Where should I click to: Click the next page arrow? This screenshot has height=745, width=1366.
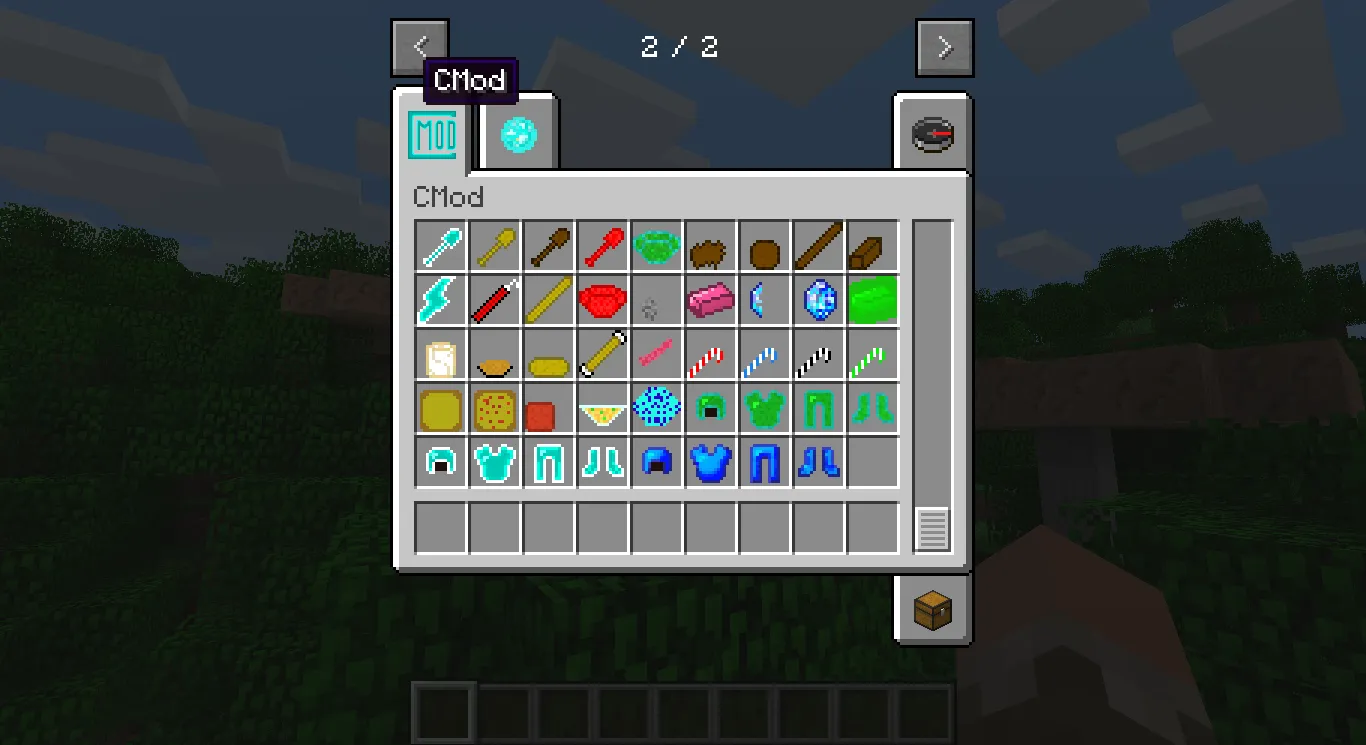(943, 46)
